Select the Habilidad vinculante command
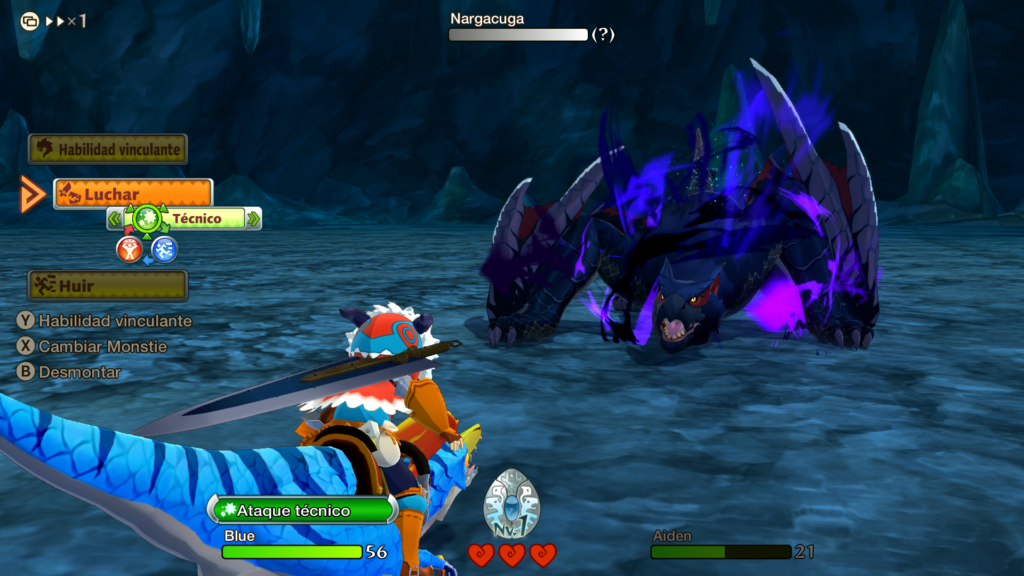Image resolution: width=1024 pixels, height=576 pixels. click(108, 149)
